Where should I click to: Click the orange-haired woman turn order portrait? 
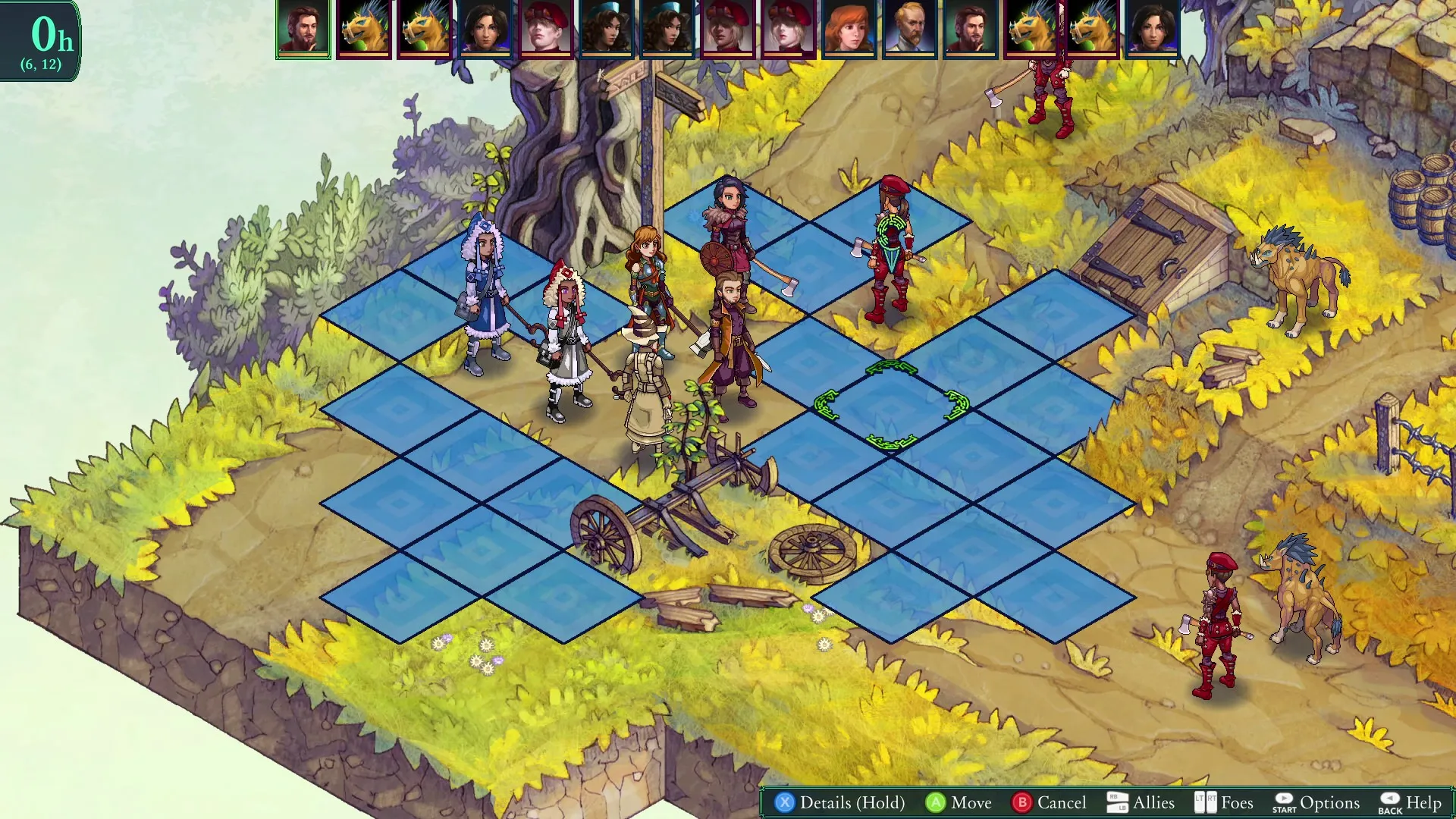click(849, 29)
